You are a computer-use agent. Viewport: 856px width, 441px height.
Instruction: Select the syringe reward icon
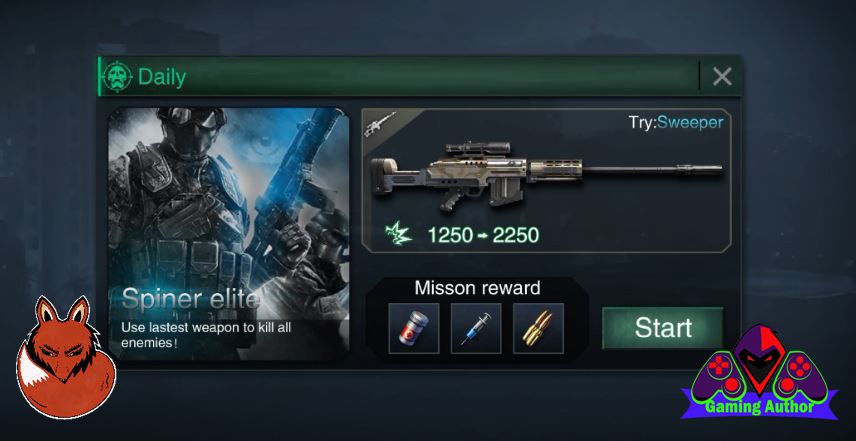tap(476, 328)
